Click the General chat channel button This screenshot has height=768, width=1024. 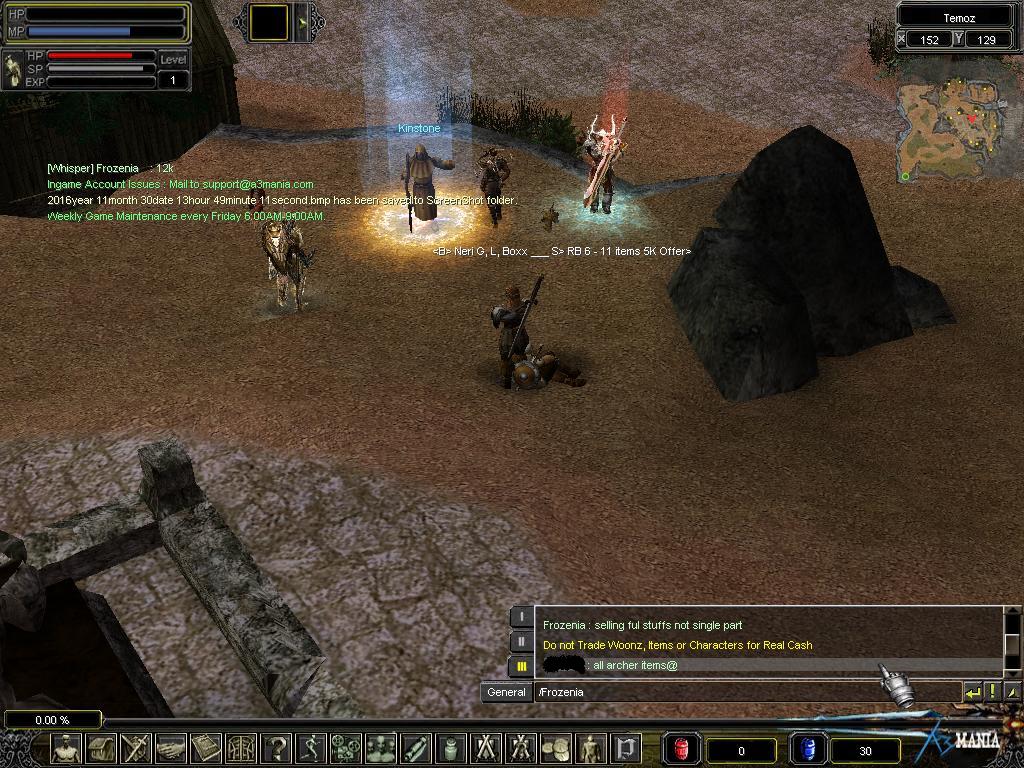[x=506, y=692]
